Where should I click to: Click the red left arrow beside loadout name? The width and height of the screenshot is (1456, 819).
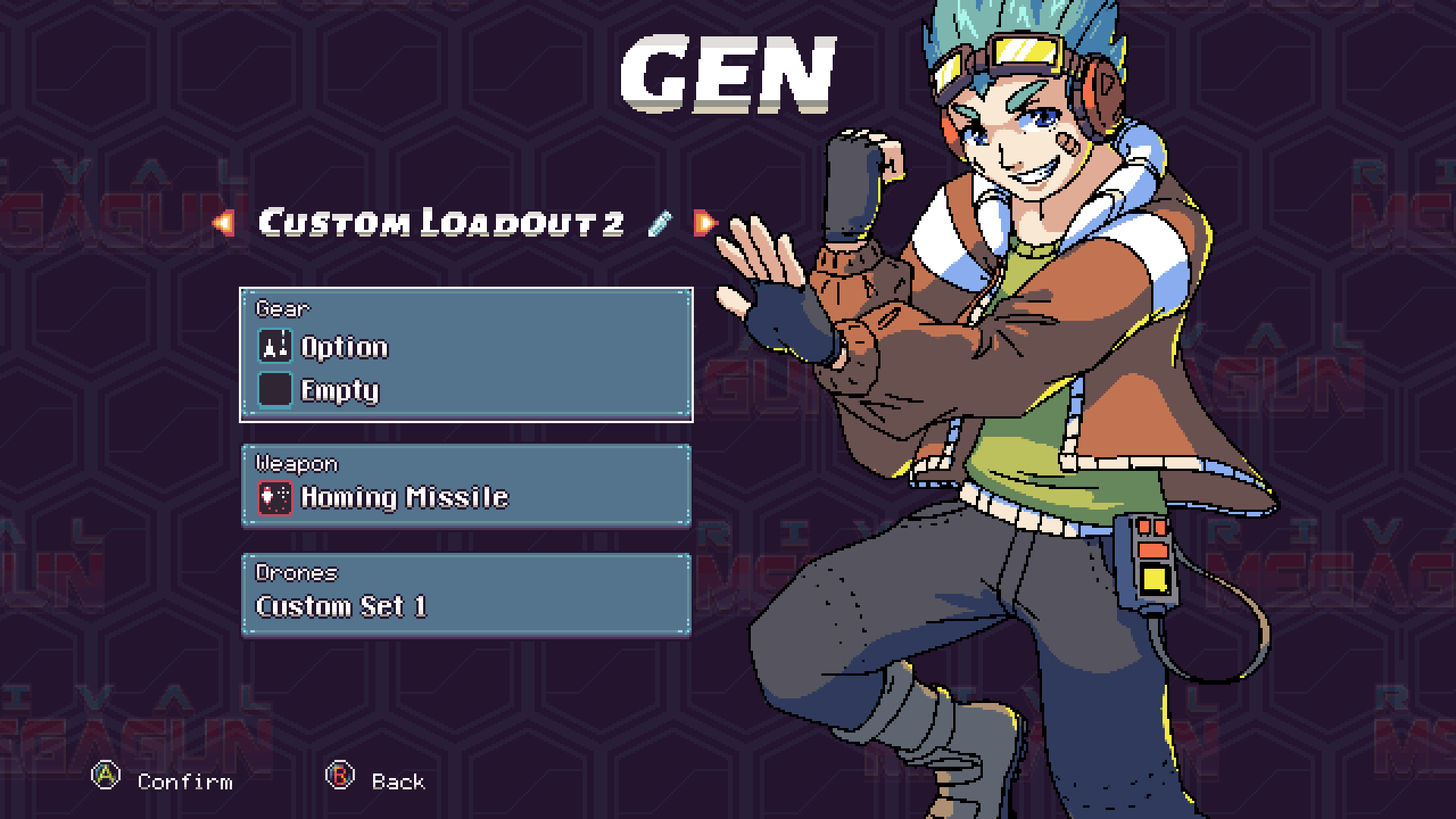coord(224,221)
